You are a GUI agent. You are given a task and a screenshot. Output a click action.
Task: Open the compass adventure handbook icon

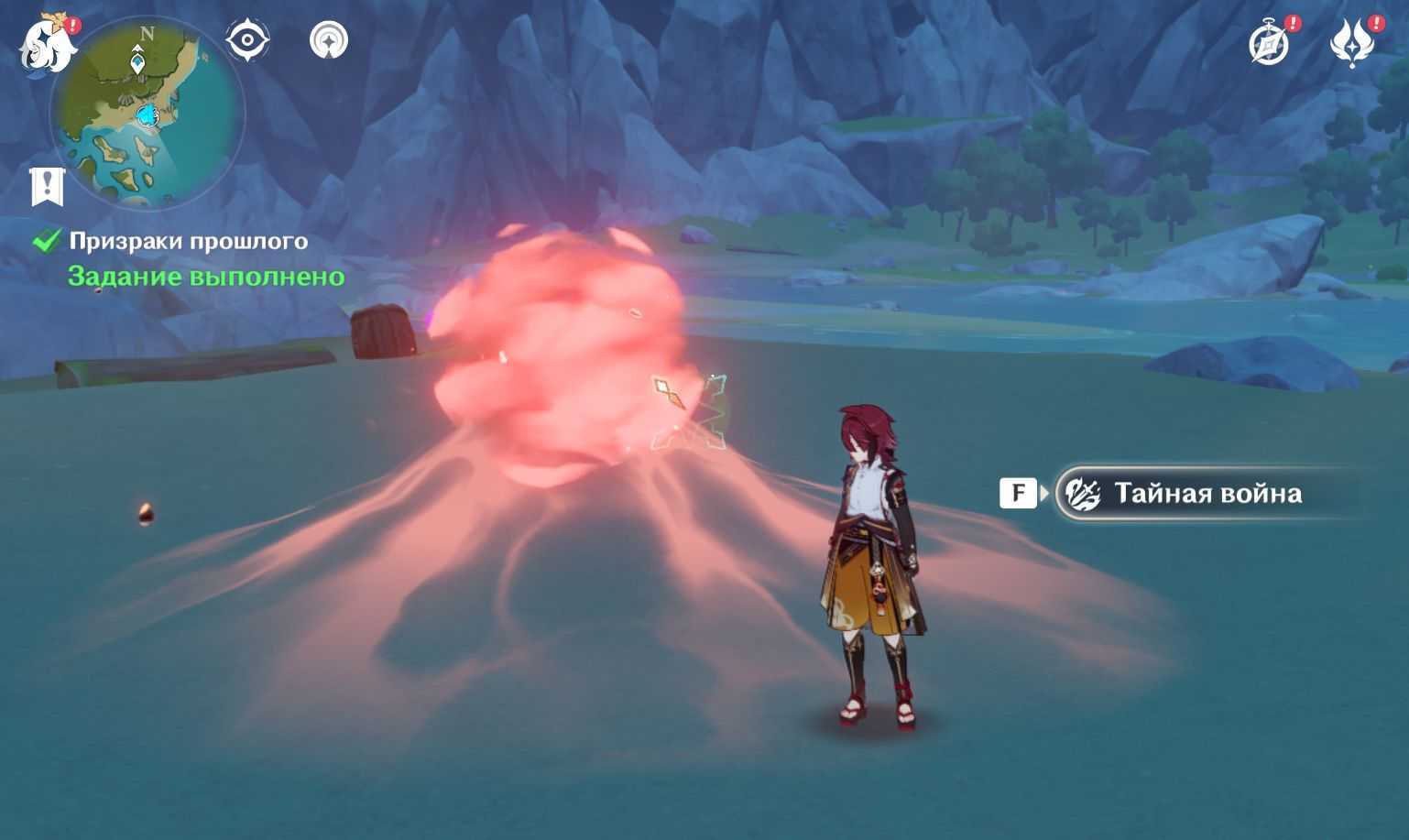point(1269,44)
